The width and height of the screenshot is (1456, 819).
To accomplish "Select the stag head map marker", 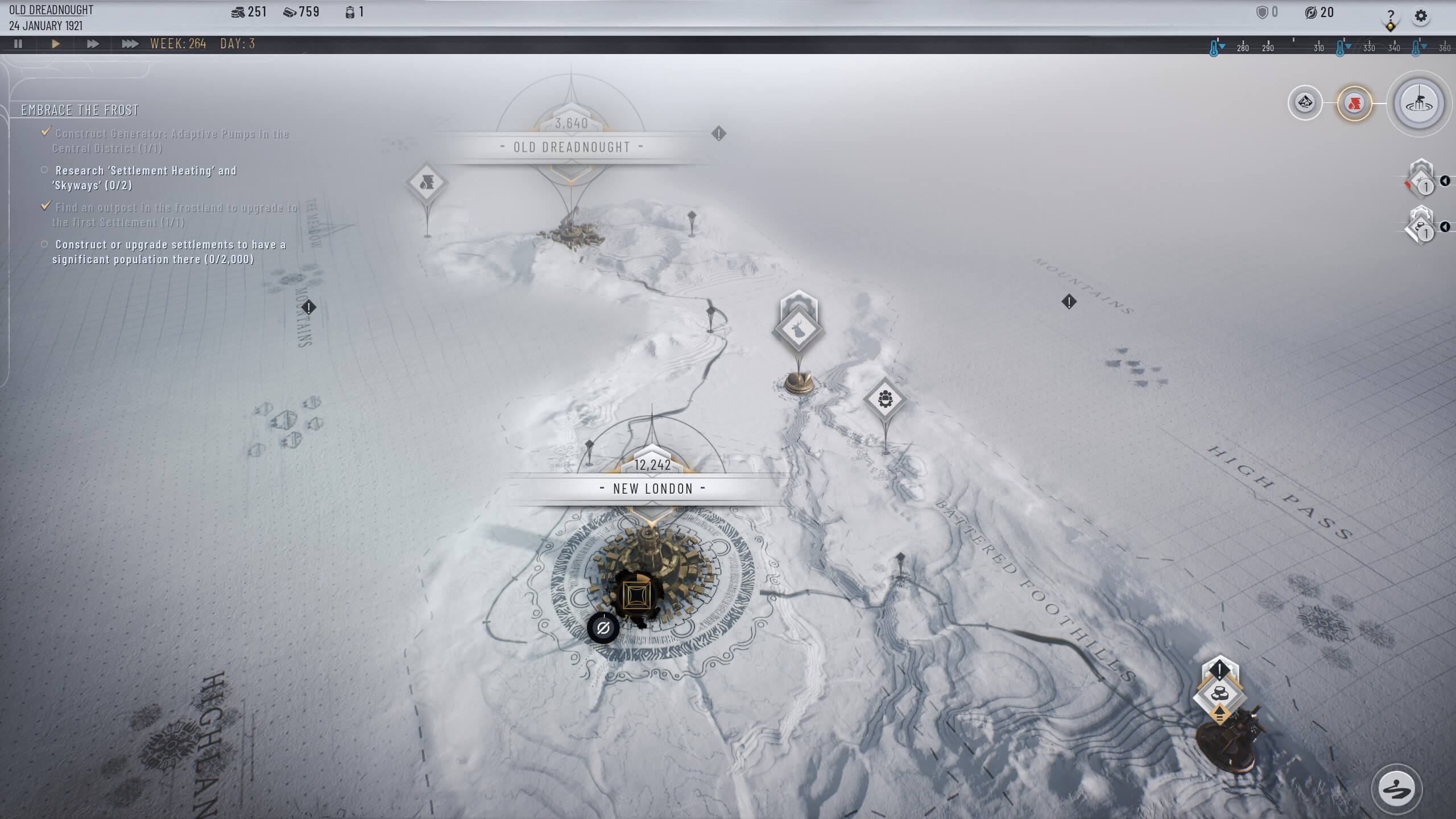I will pyautogui.click(x=798, y=329).
